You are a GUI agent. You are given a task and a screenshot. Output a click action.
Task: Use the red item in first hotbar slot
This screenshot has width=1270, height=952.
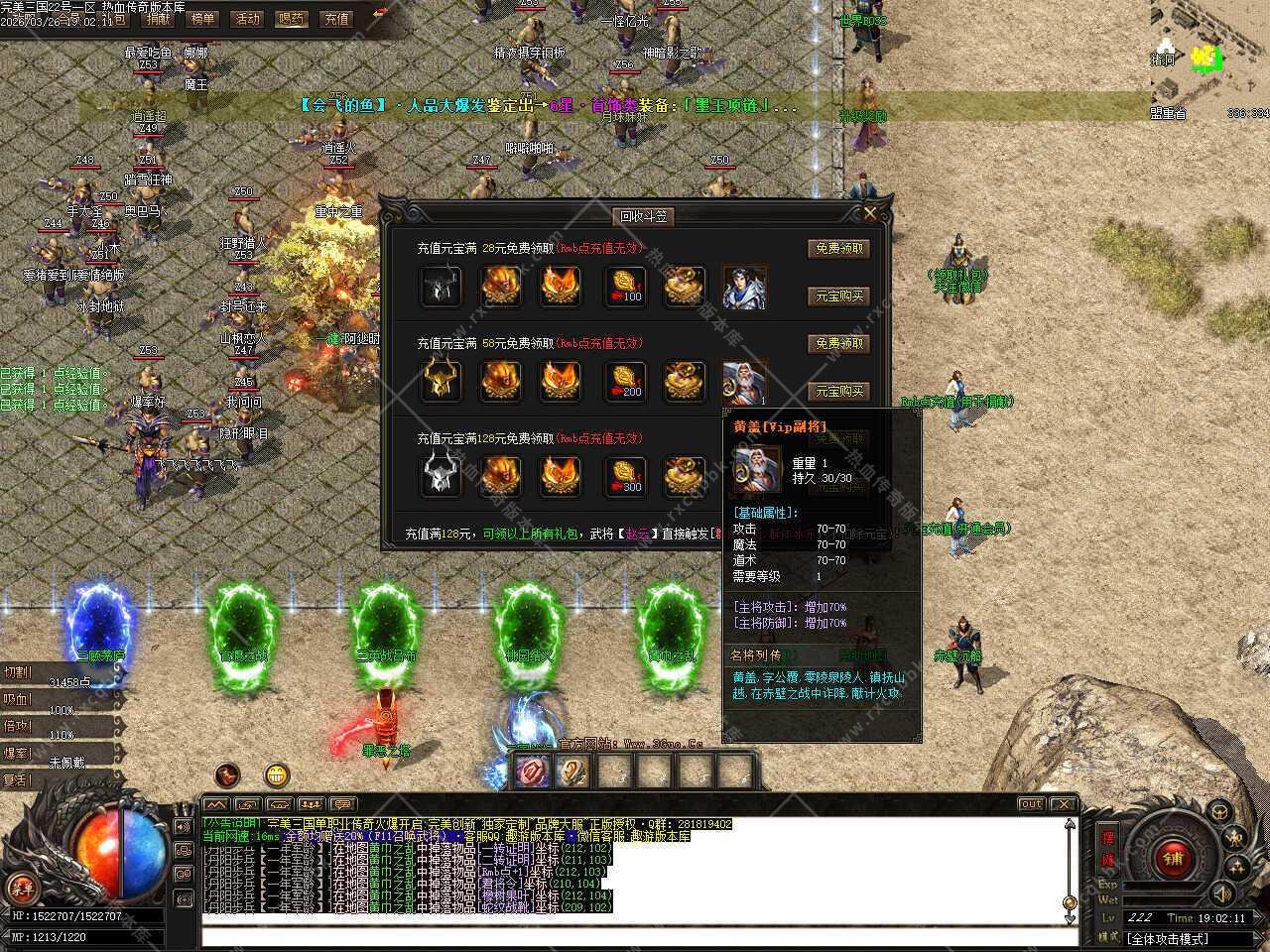coord(532,771)
